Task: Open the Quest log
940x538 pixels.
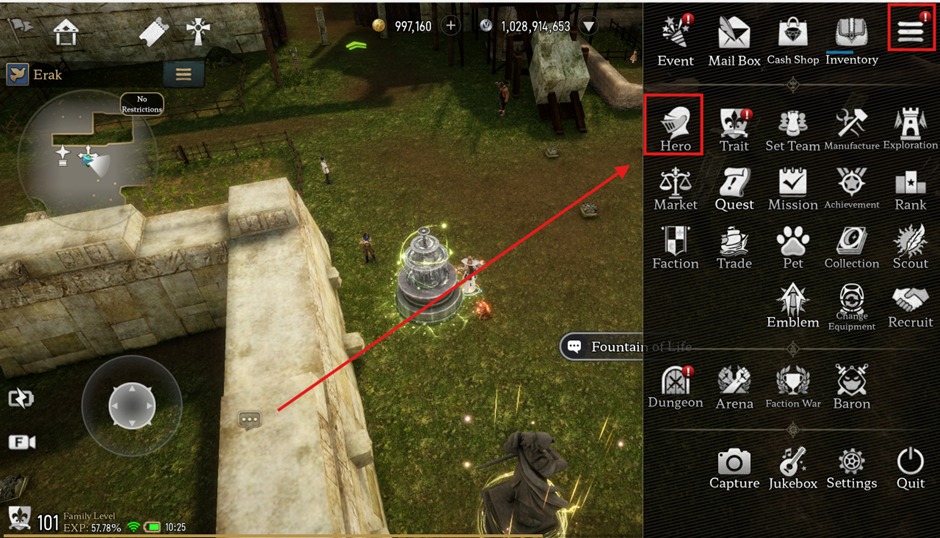Action: click(734, 186)
